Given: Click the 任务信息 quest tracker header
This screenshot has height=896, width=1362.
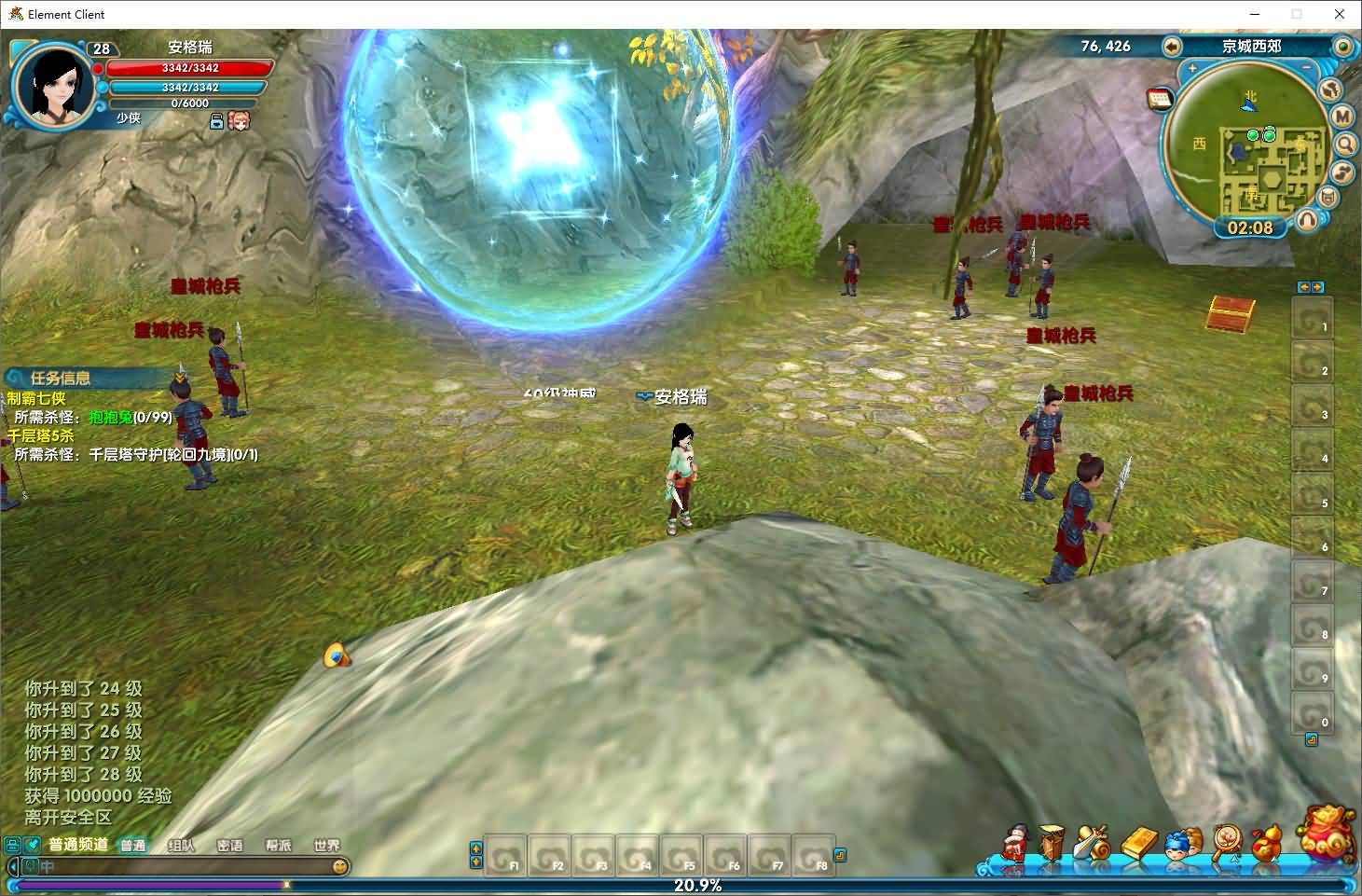Looking at the screenshot, I should pyautogui.click(x=60, y=378).
